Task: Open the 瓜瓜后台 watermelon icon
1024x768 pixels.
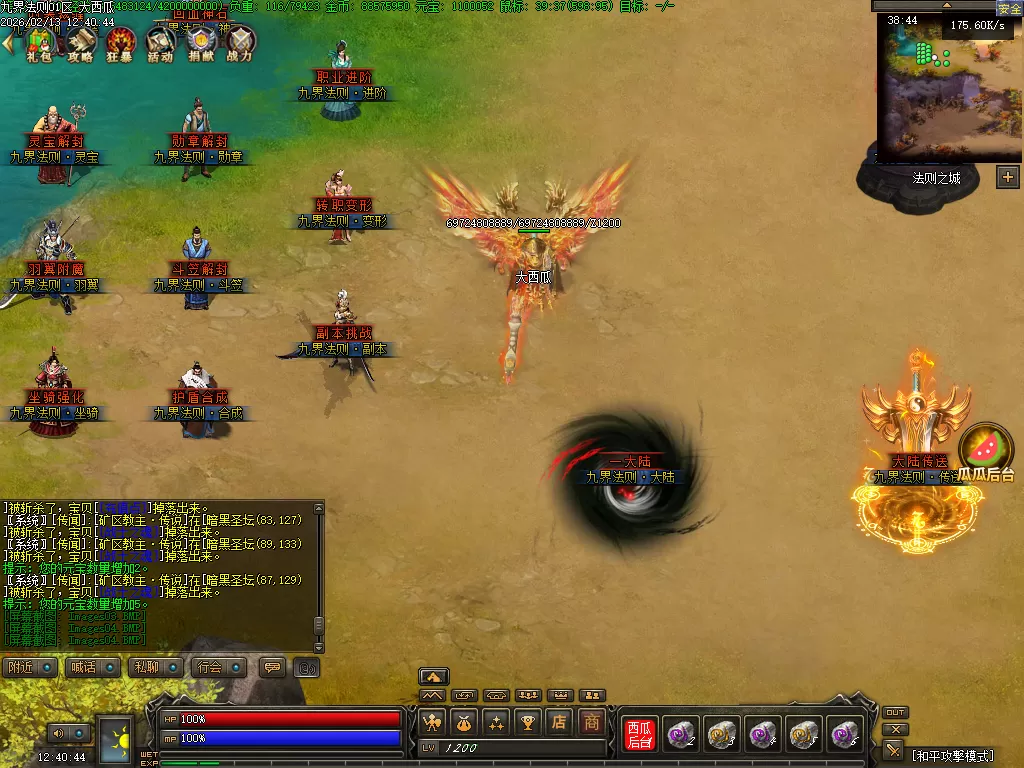Action: 986,452
